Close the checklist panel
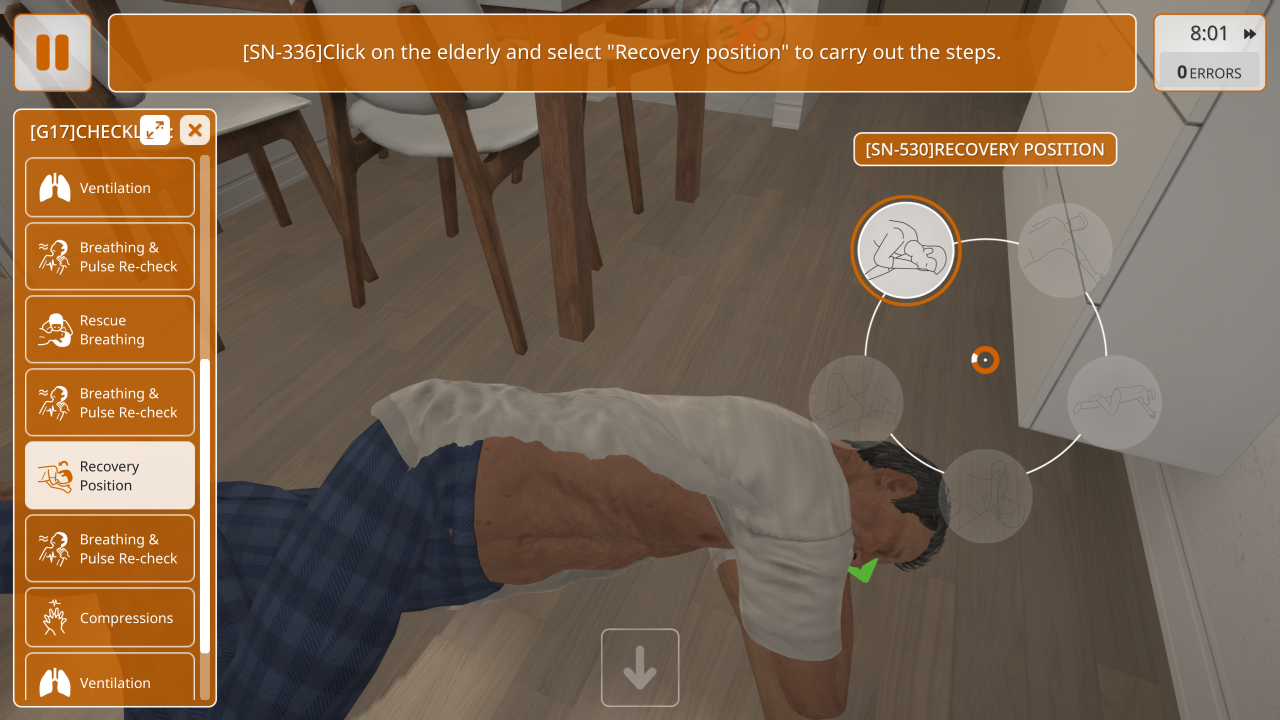 coord(195,130)
